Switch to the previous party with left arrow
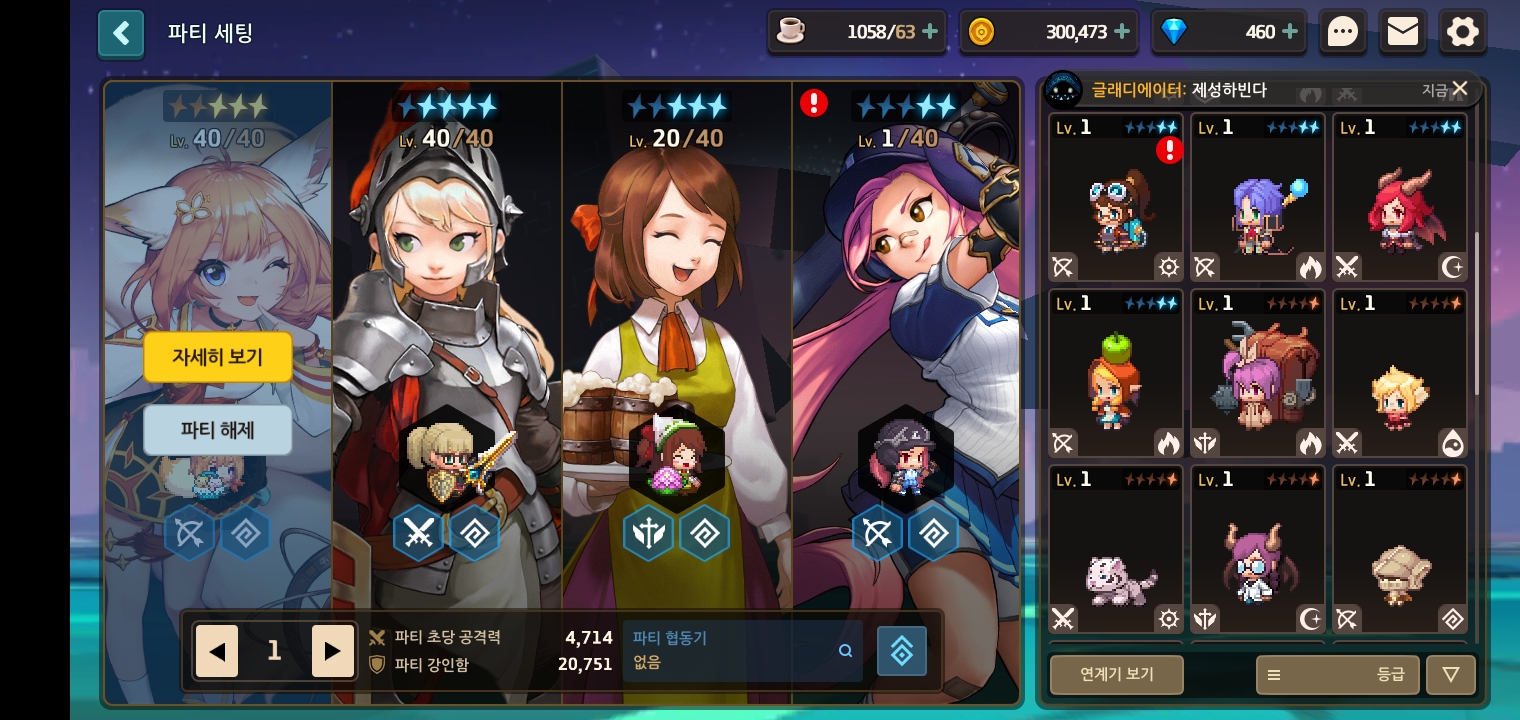This screenshot has height=720, width=1520. coord(217,652)
